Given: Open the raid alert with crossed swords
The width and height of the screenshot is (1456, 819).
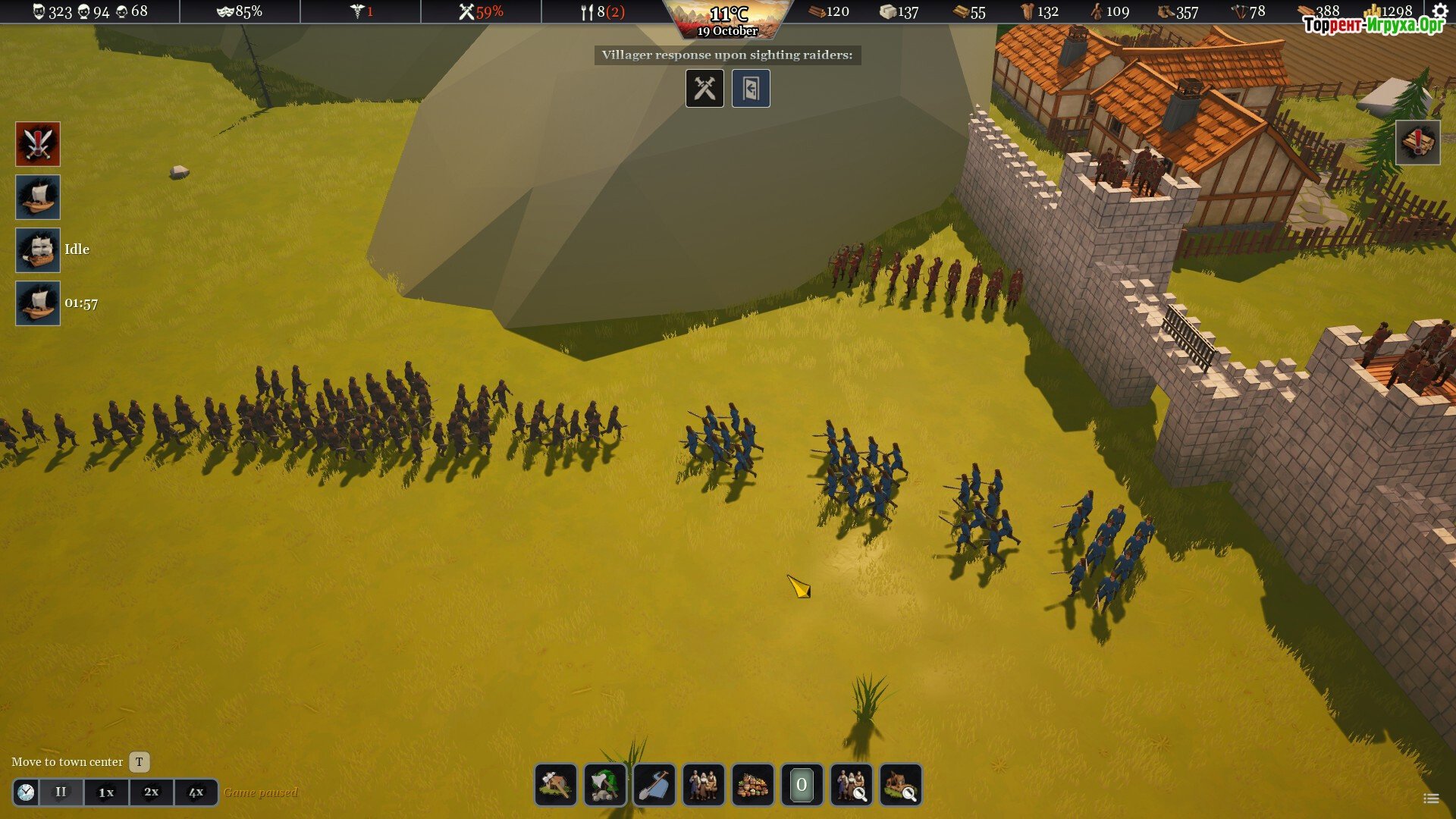Looking at the screenshot, I should point(38,144).
